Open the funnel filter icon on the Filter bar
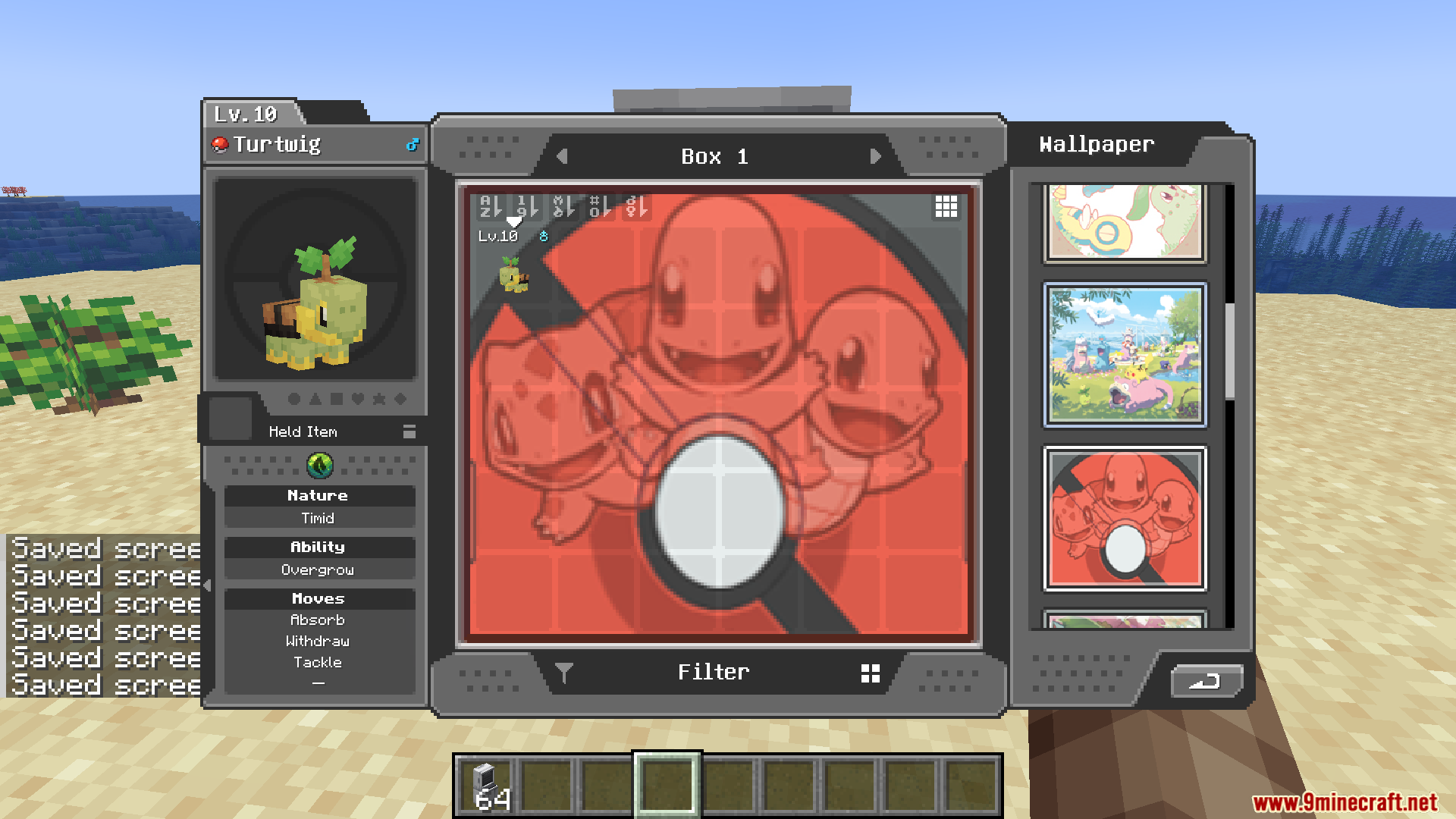 pyautogui.click(x=563, y=671)
